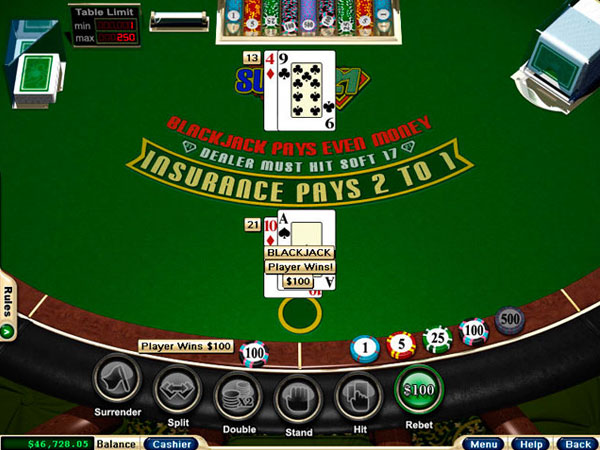Select the $1 chip
600x450 pixels.
click(x=365, y=350)
